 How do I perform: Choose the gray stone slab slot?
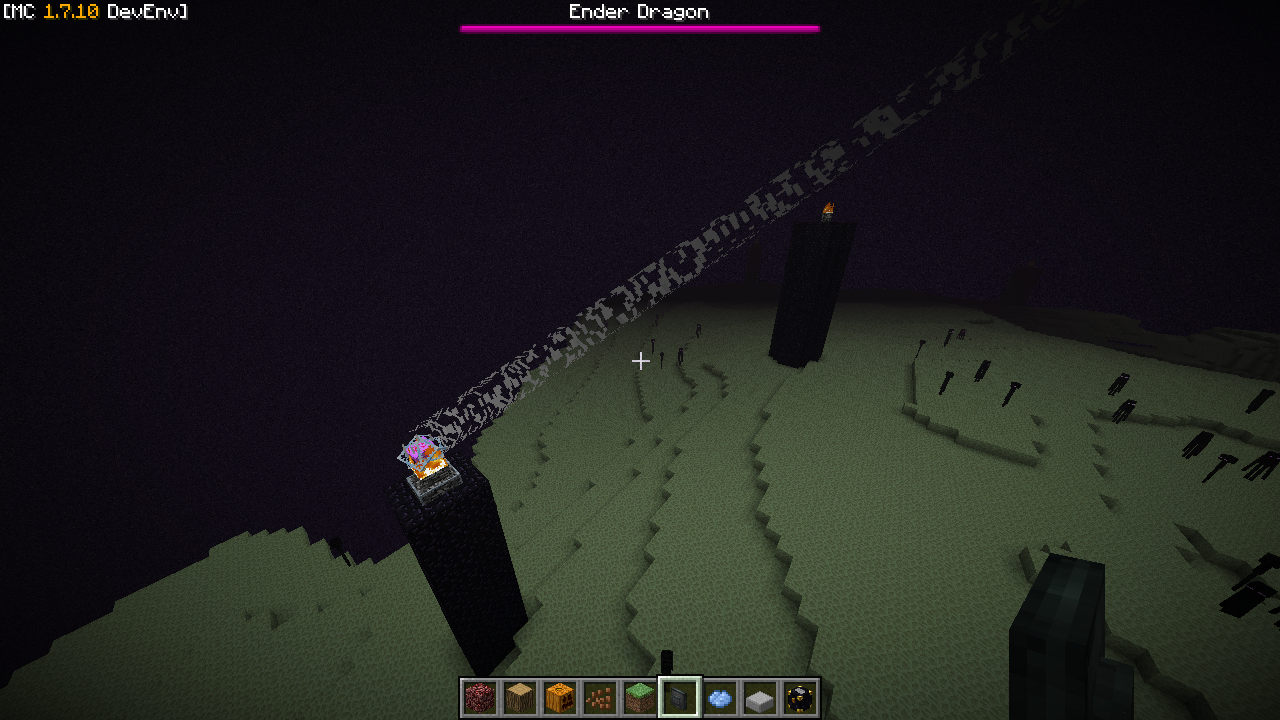coord(760,698)
